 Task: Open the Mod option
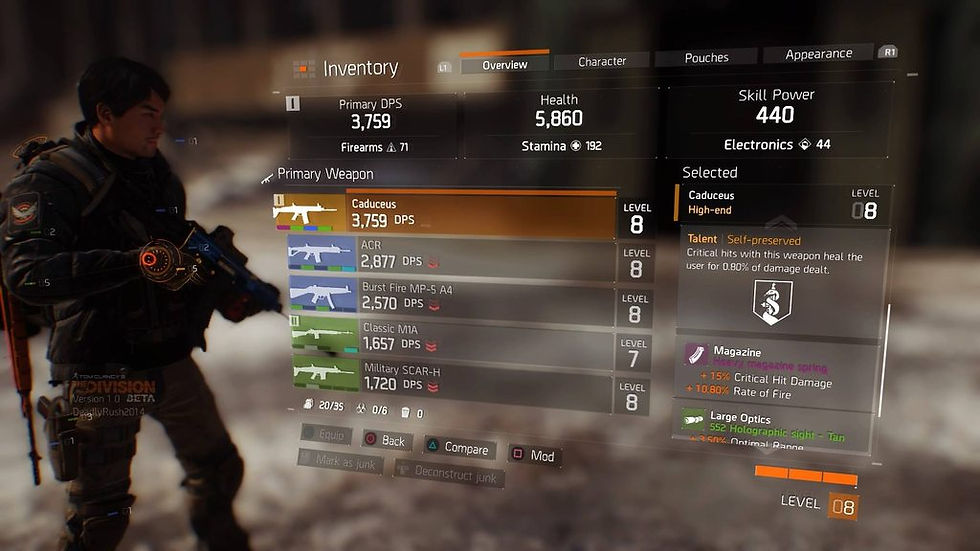pos(533,456)
